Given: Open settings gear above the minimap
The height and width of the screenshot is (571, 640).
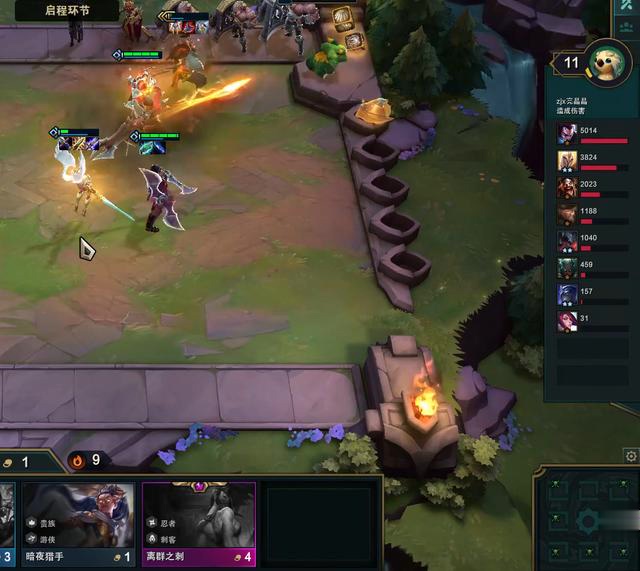Looking at the screenshot, I should pyautogui.click(x=631, y=456).
